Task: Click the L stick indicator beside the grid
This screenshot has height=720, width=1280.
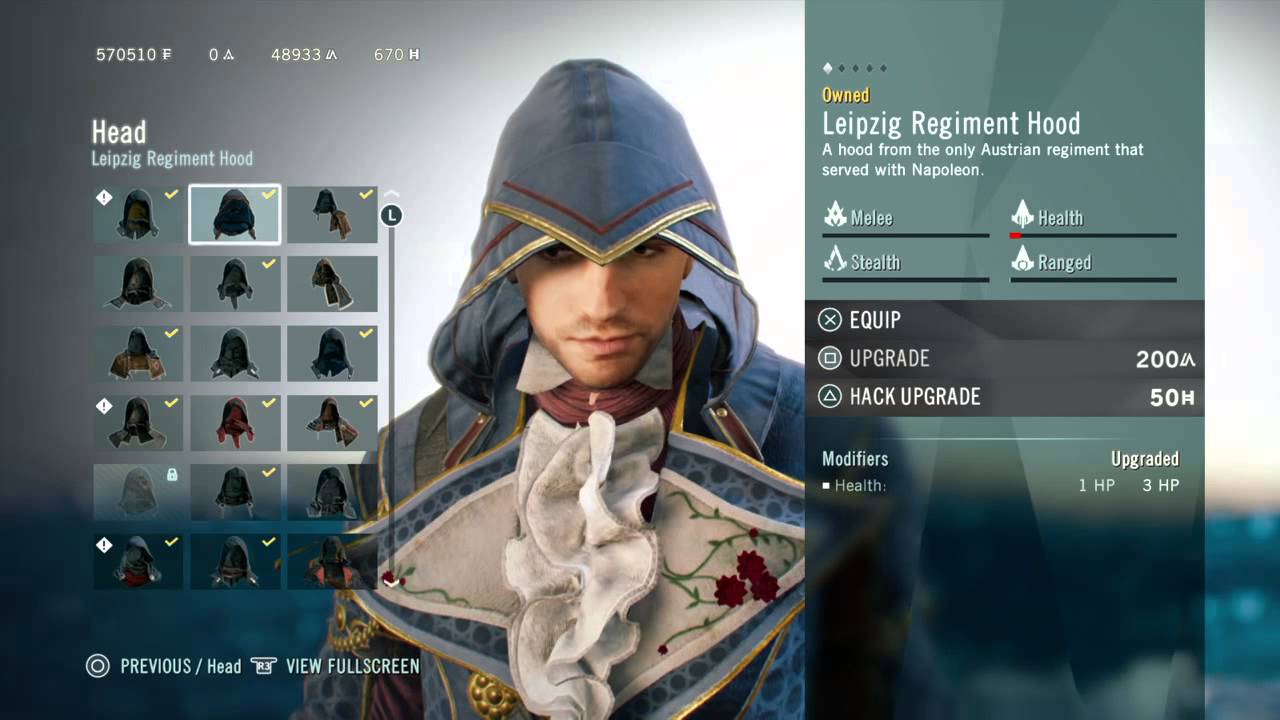Action: click(392, 213)
